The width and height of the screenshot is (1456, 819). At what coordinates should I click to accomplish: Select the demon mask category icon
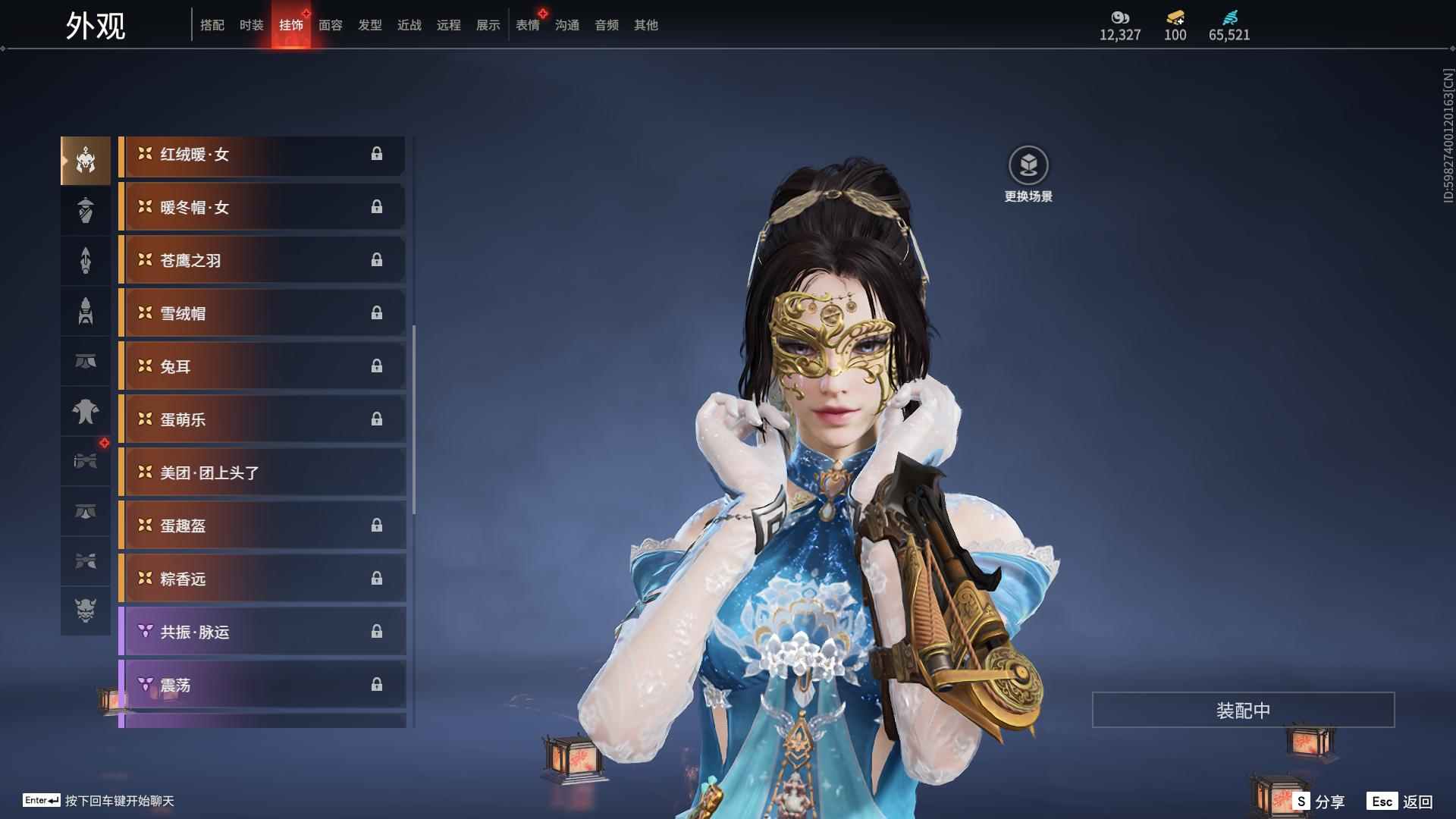(x=86, y=611)
